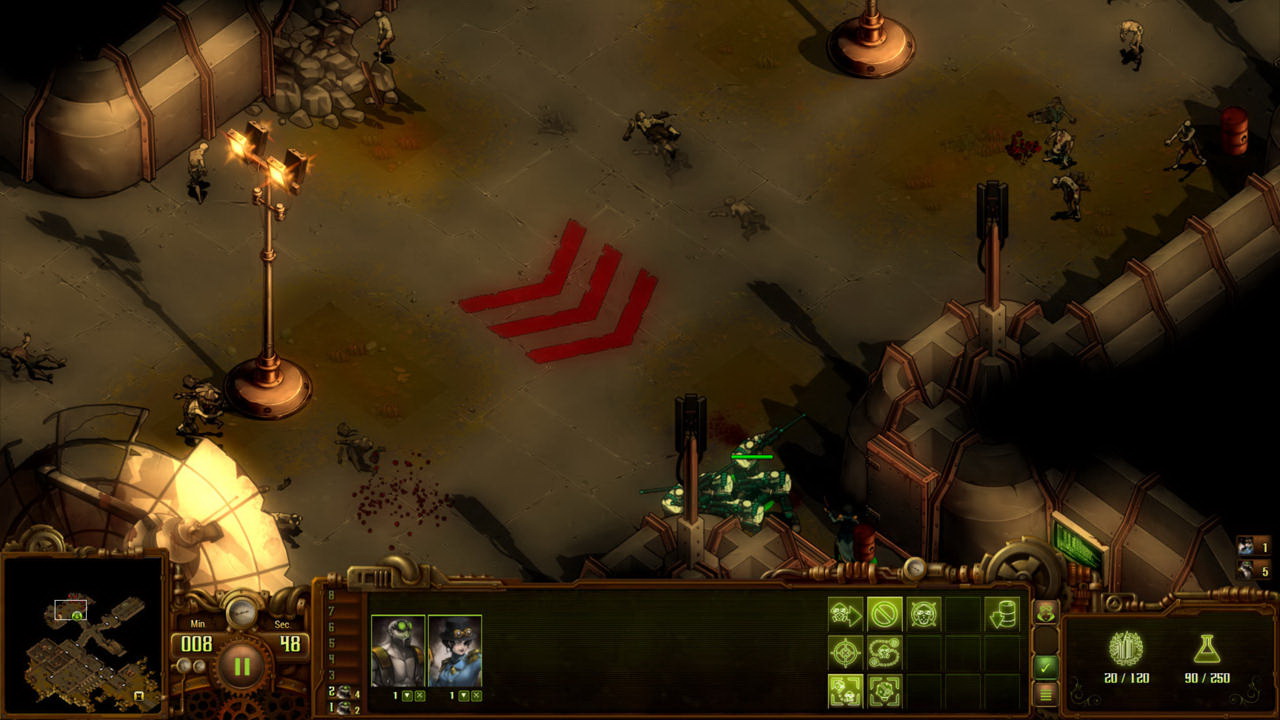Click the minimap to move the camera

[x=82, y=638]
